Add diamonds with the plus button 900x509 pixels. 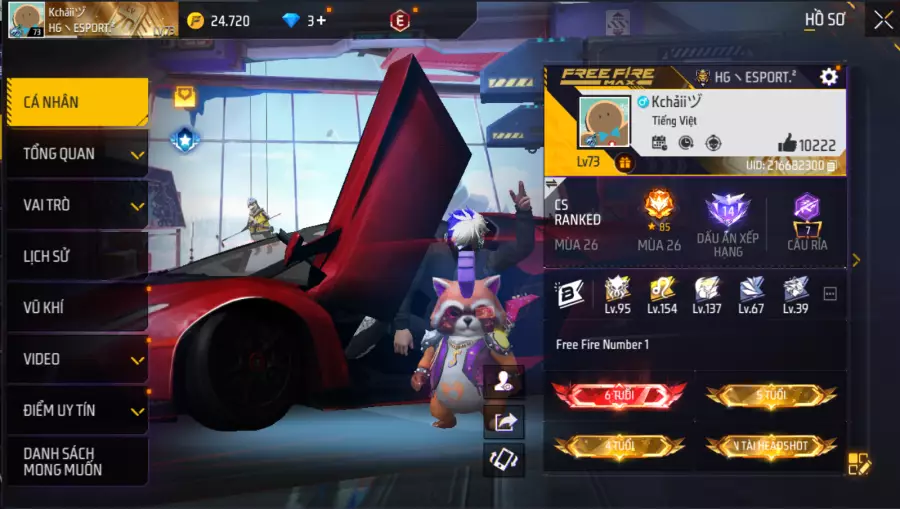point(321,20)
